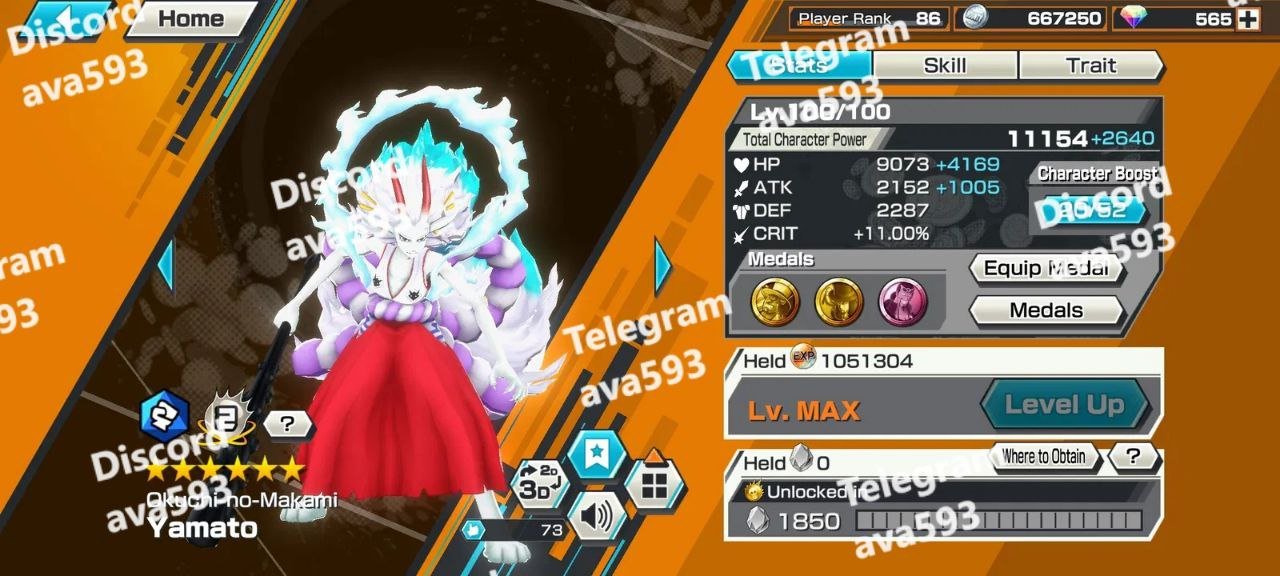View the next character with right arrow
The width and height of the screenshot is (1280, 576).
coord(662,266)
